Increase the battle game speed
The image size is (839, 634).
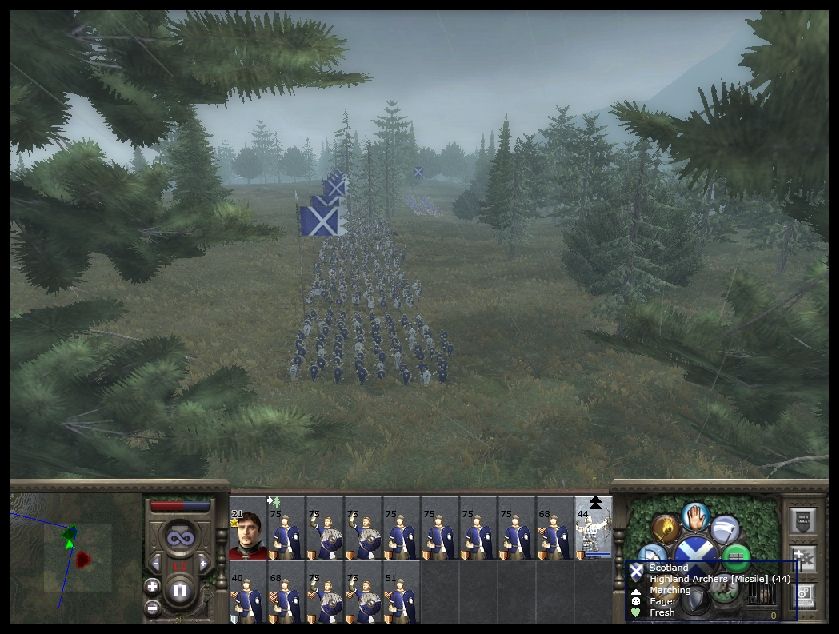click(204, 564)
